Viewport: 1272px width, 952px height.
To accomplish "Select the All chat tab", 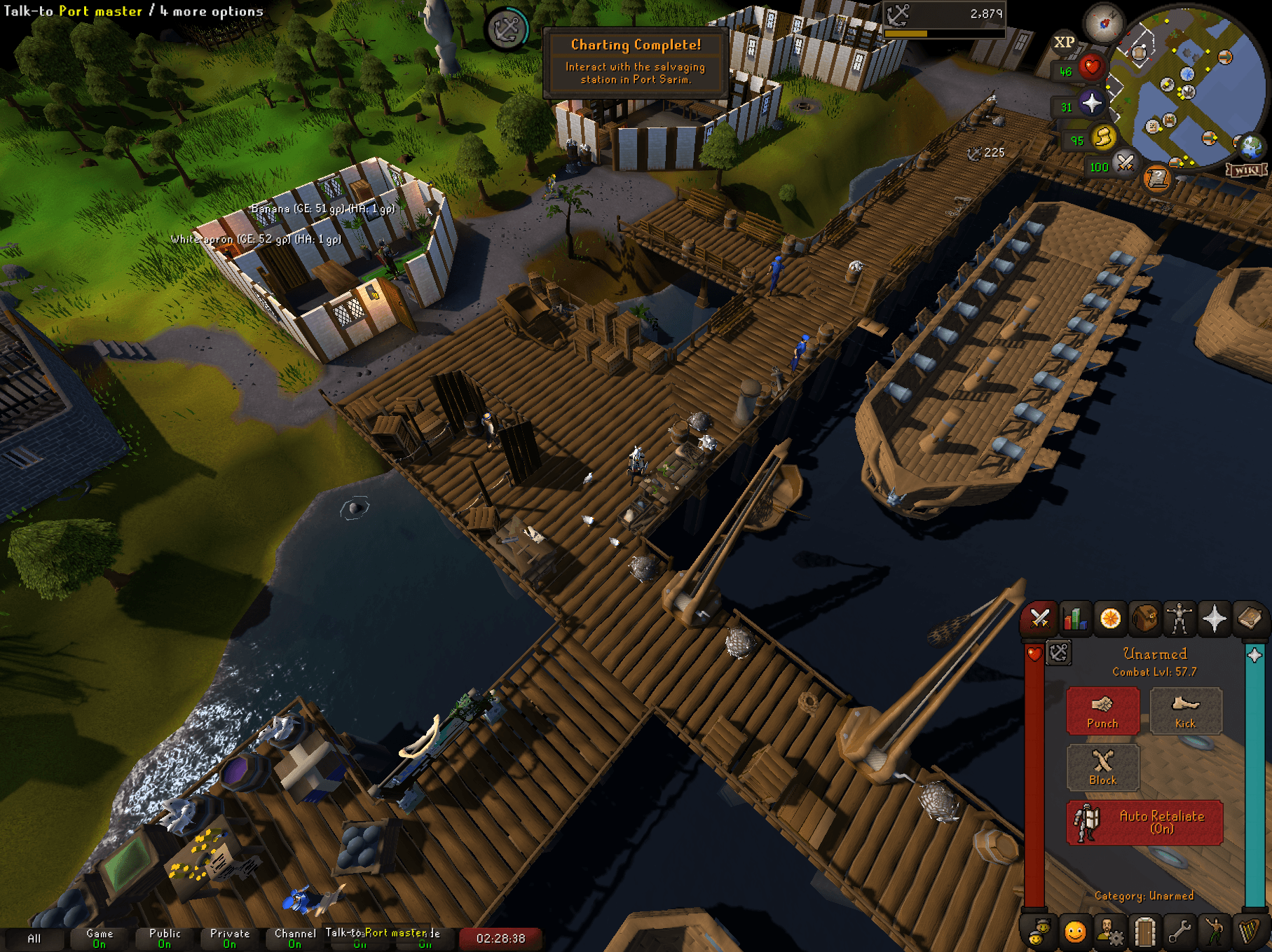I will point(34,937).
